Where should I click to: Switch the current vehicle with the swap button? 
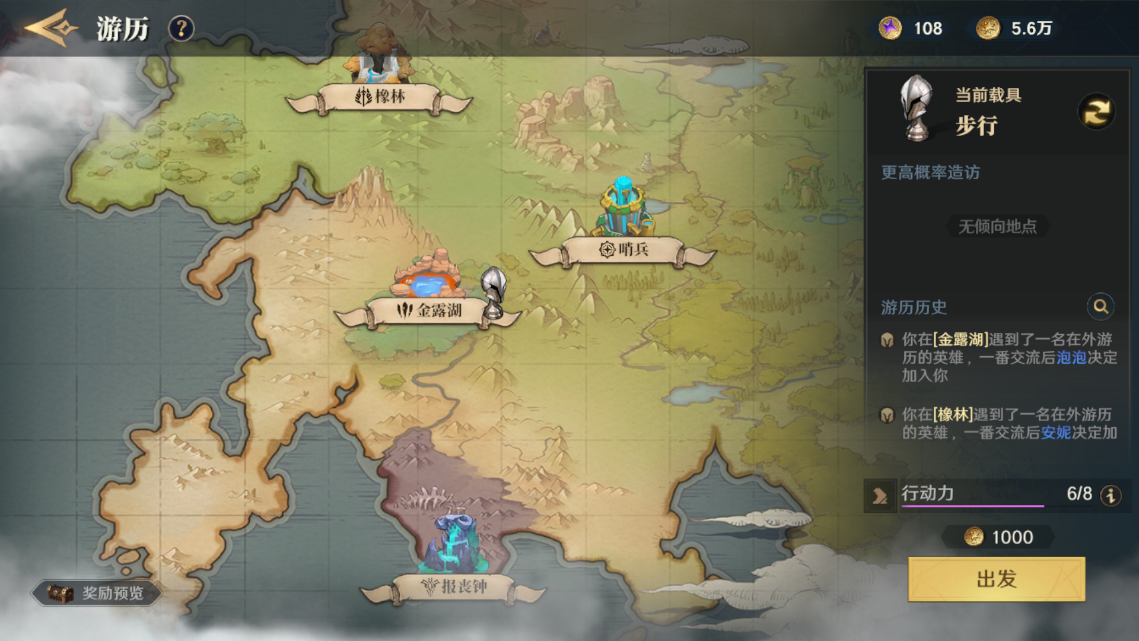[x=1096, y=111]
